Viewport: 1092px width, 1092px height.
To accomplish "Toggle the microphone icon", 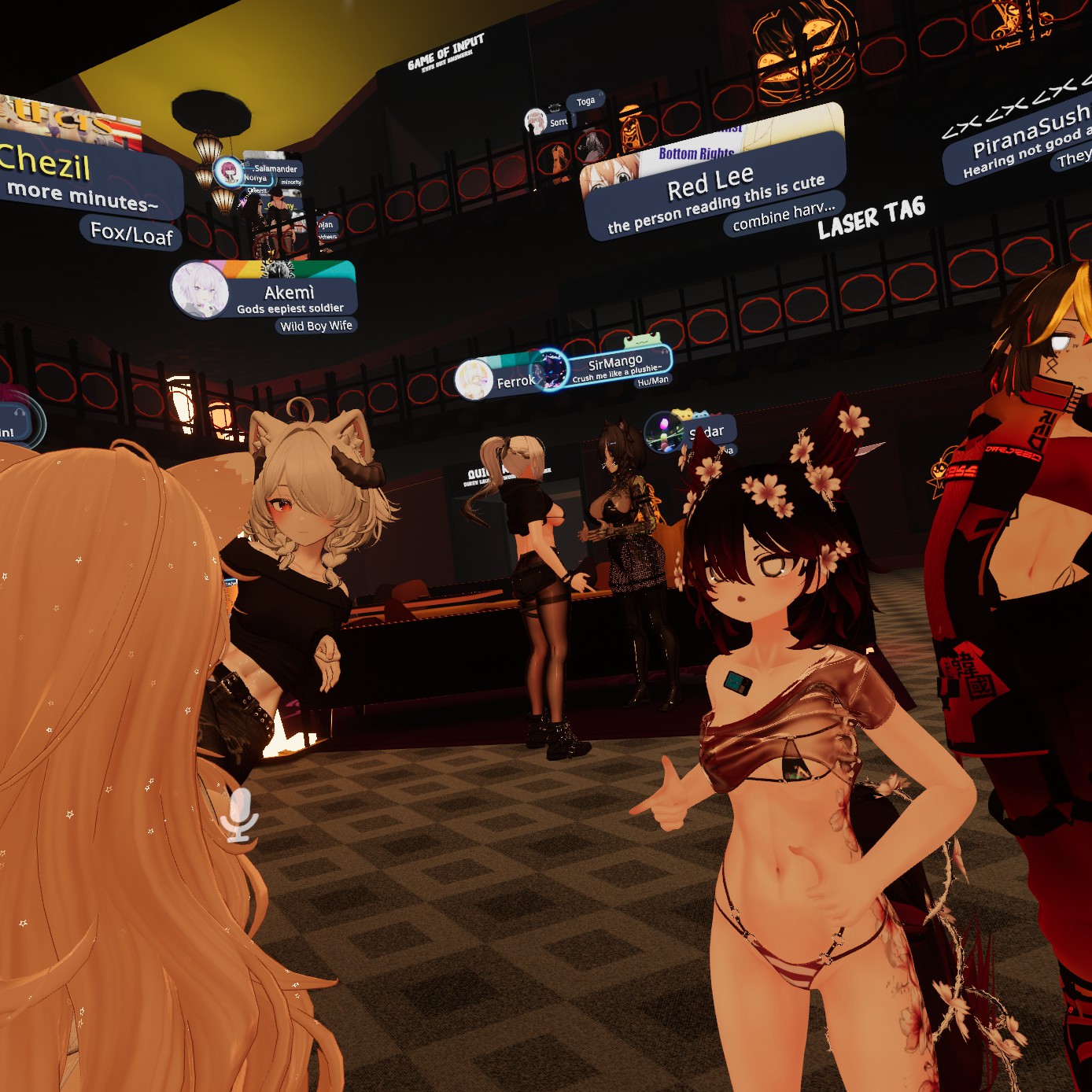I will (x=239, y=816).
